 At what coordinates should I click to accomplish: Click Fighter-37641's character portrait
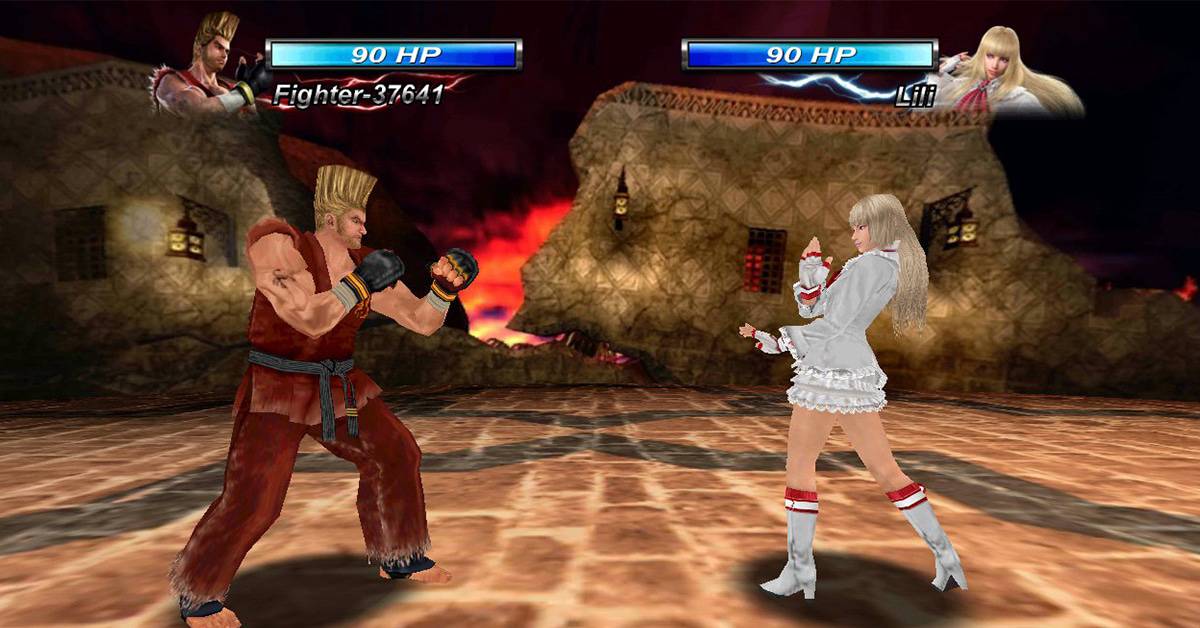212,66
